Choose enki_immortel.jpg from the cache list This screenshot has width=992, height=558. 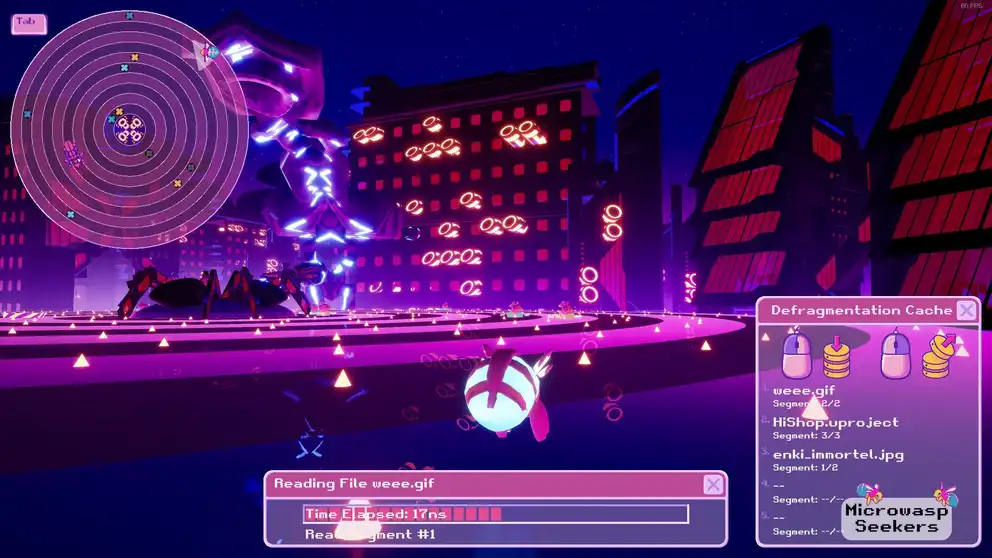click(838, 455)
